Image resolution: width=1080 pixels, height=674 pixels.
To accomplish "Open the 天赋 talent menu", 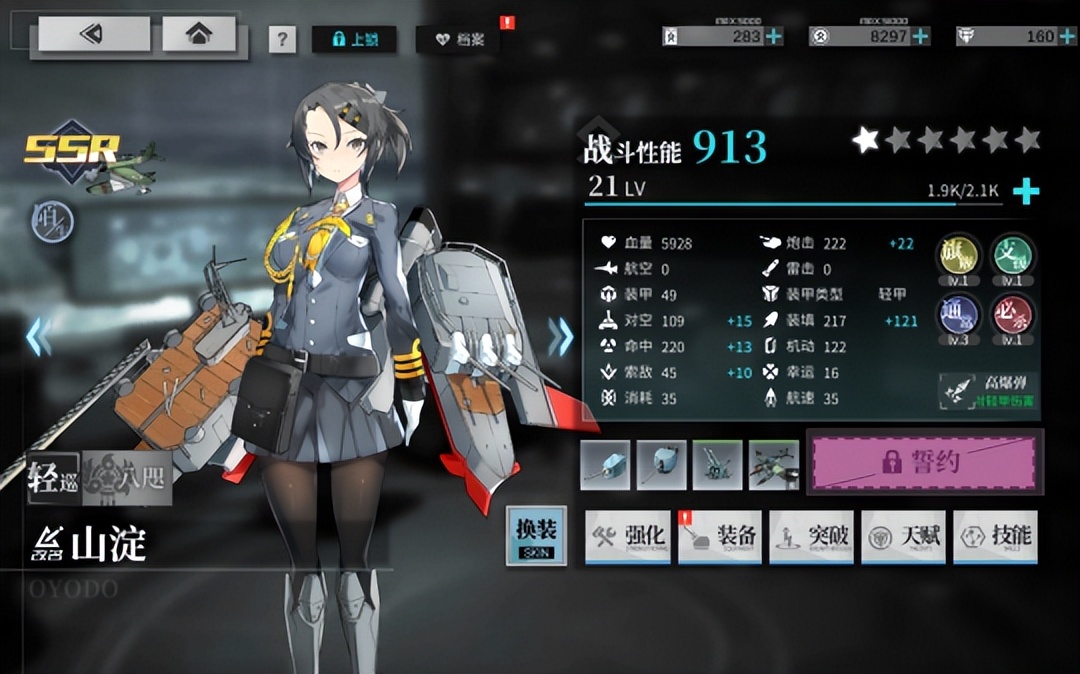I will pos(903,536).
